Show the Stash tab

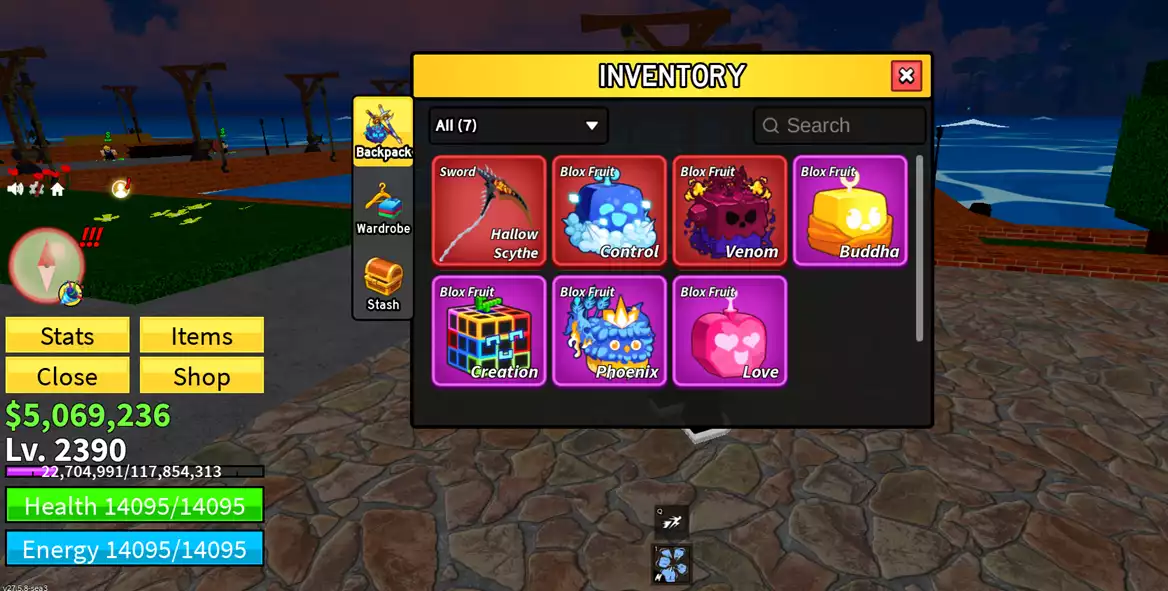tap(383, 284)
